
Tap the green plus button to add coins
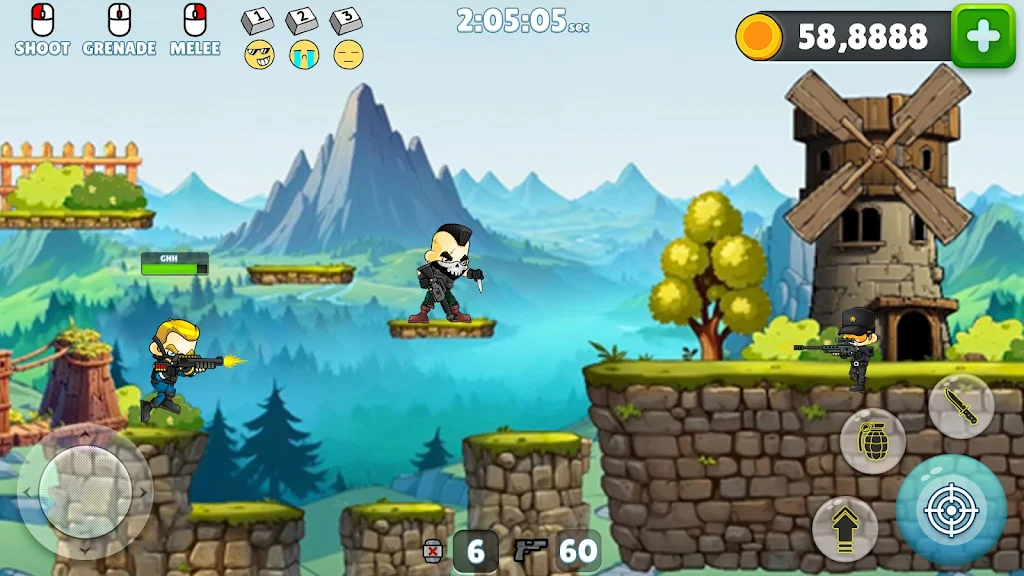pos(983,36)
